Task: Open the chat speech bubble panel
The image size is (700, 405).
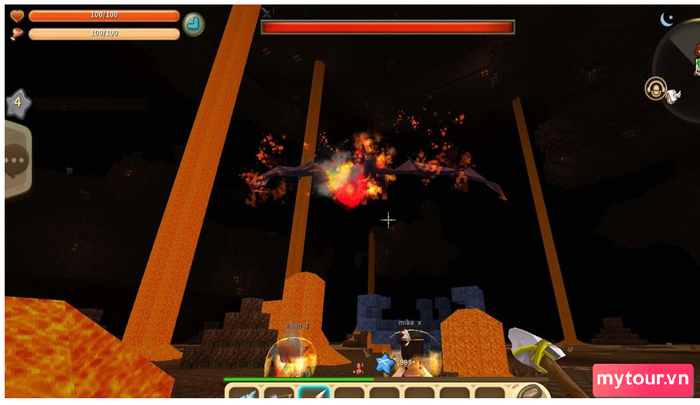Action: tap(16, 160)
